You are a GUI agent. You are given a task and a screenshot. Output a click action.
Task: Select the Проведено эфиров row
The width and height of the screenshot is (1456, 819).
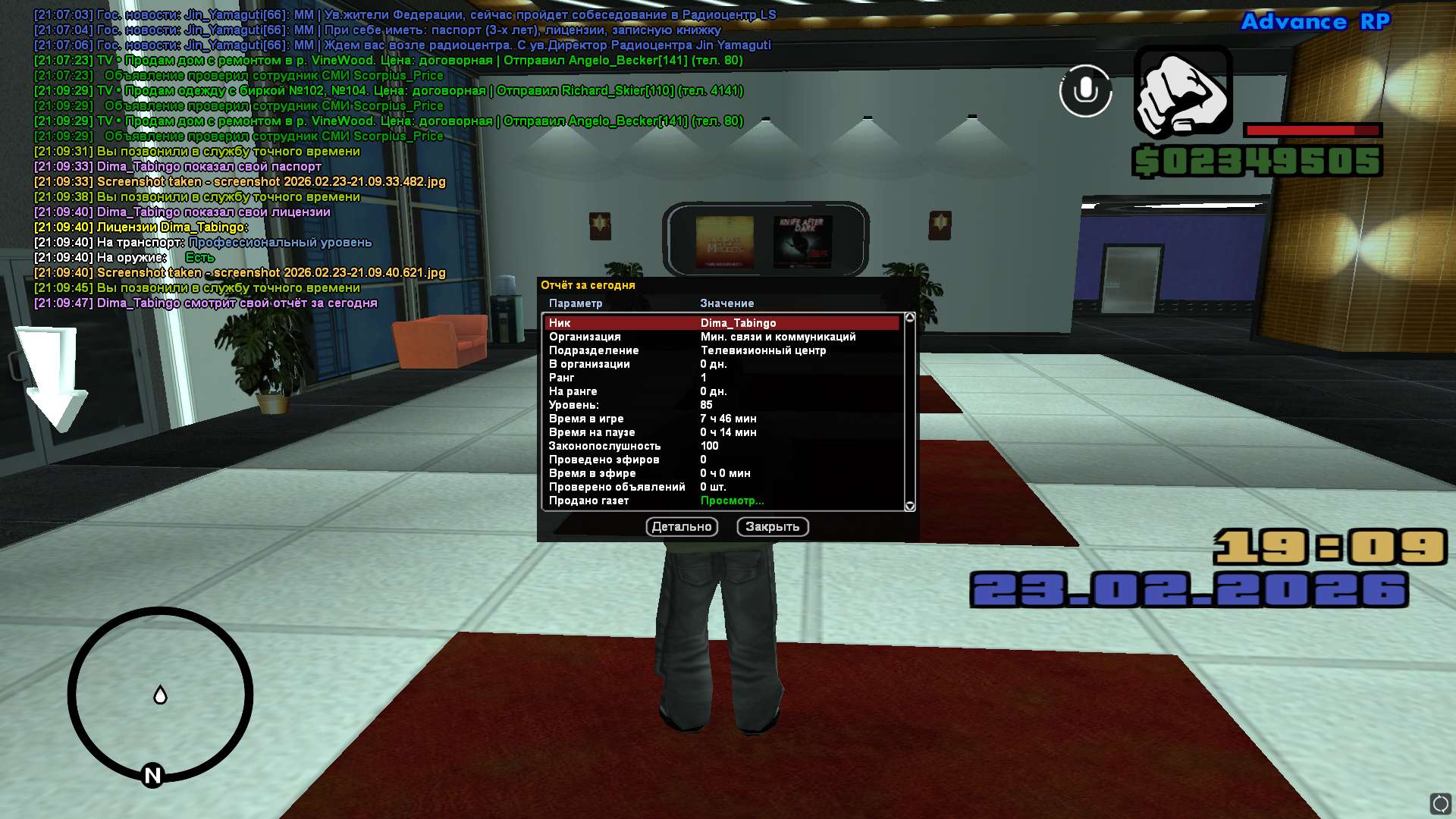[x=721, y=460]
